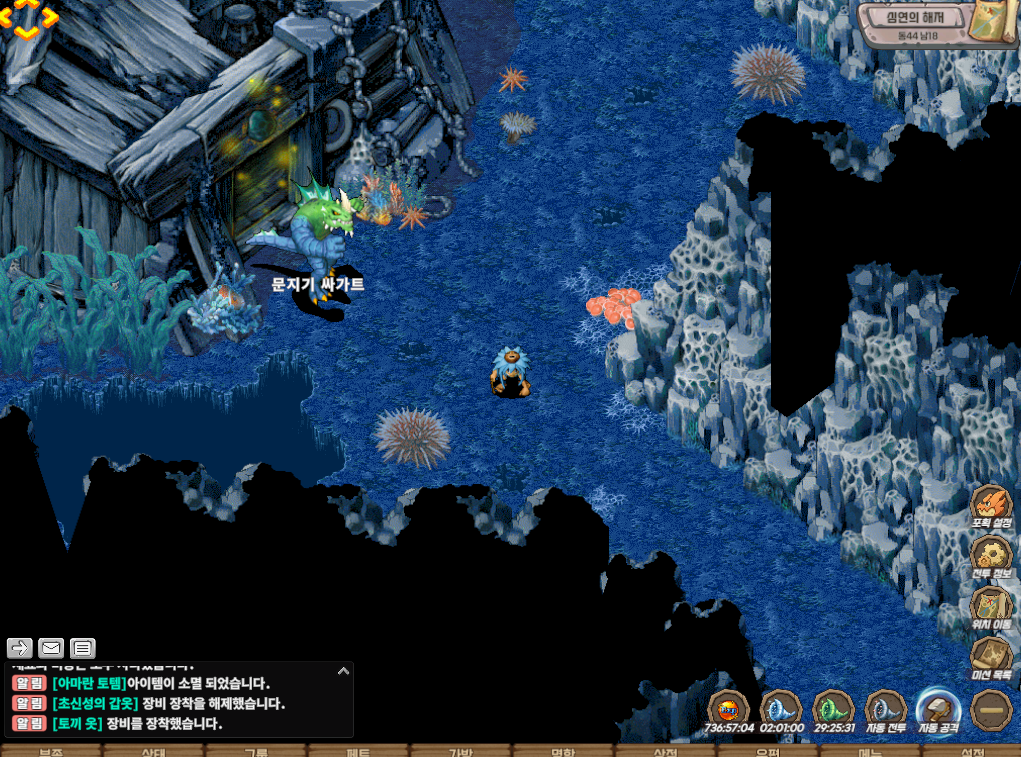Open the chat log list button
Image resolution: width=1021 pixels, height=757 pixels.
coord(83,648)
